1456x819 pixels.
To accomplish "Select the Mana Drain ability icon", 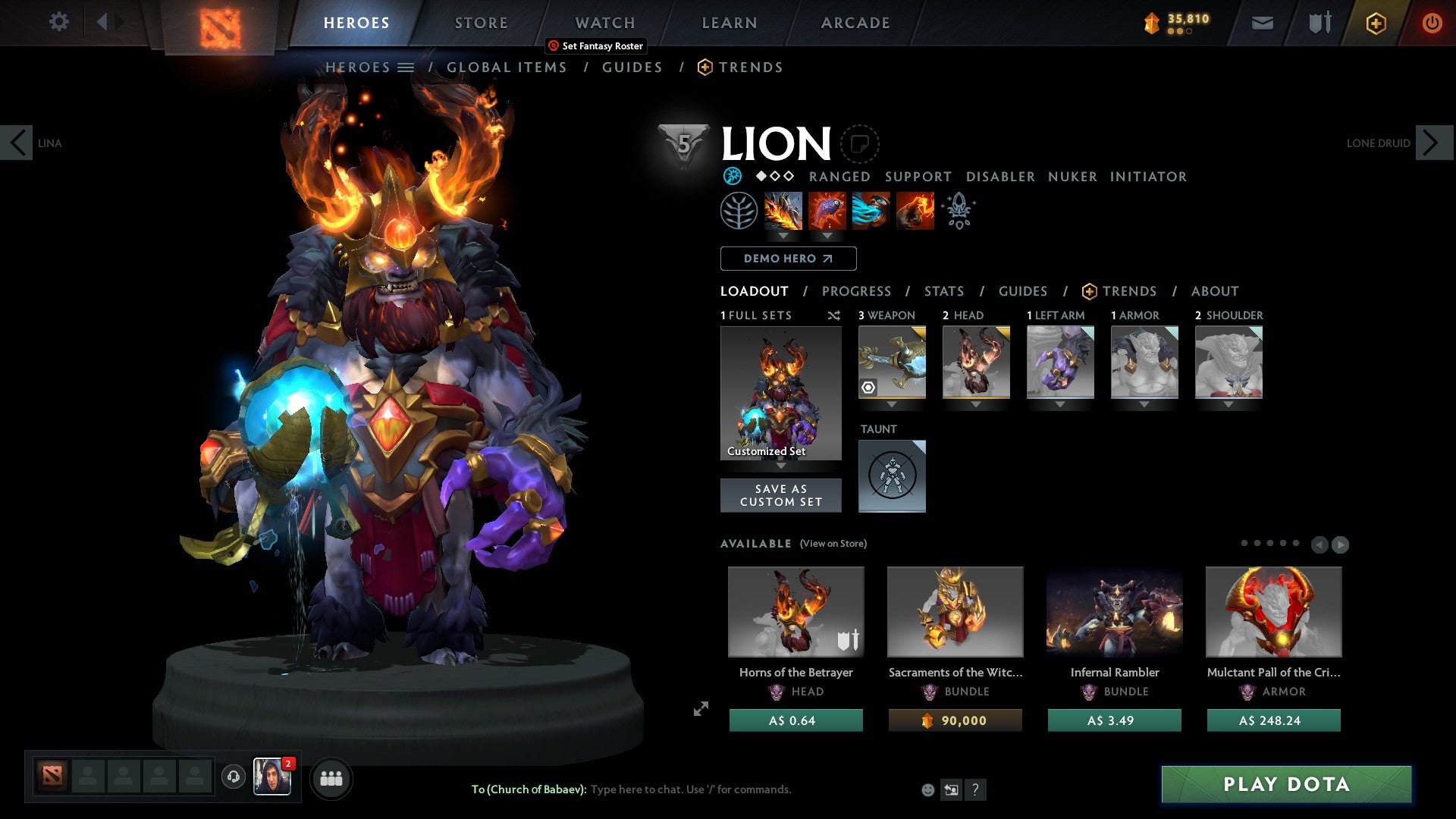I will pyautogui.click(x=871, y=211).
